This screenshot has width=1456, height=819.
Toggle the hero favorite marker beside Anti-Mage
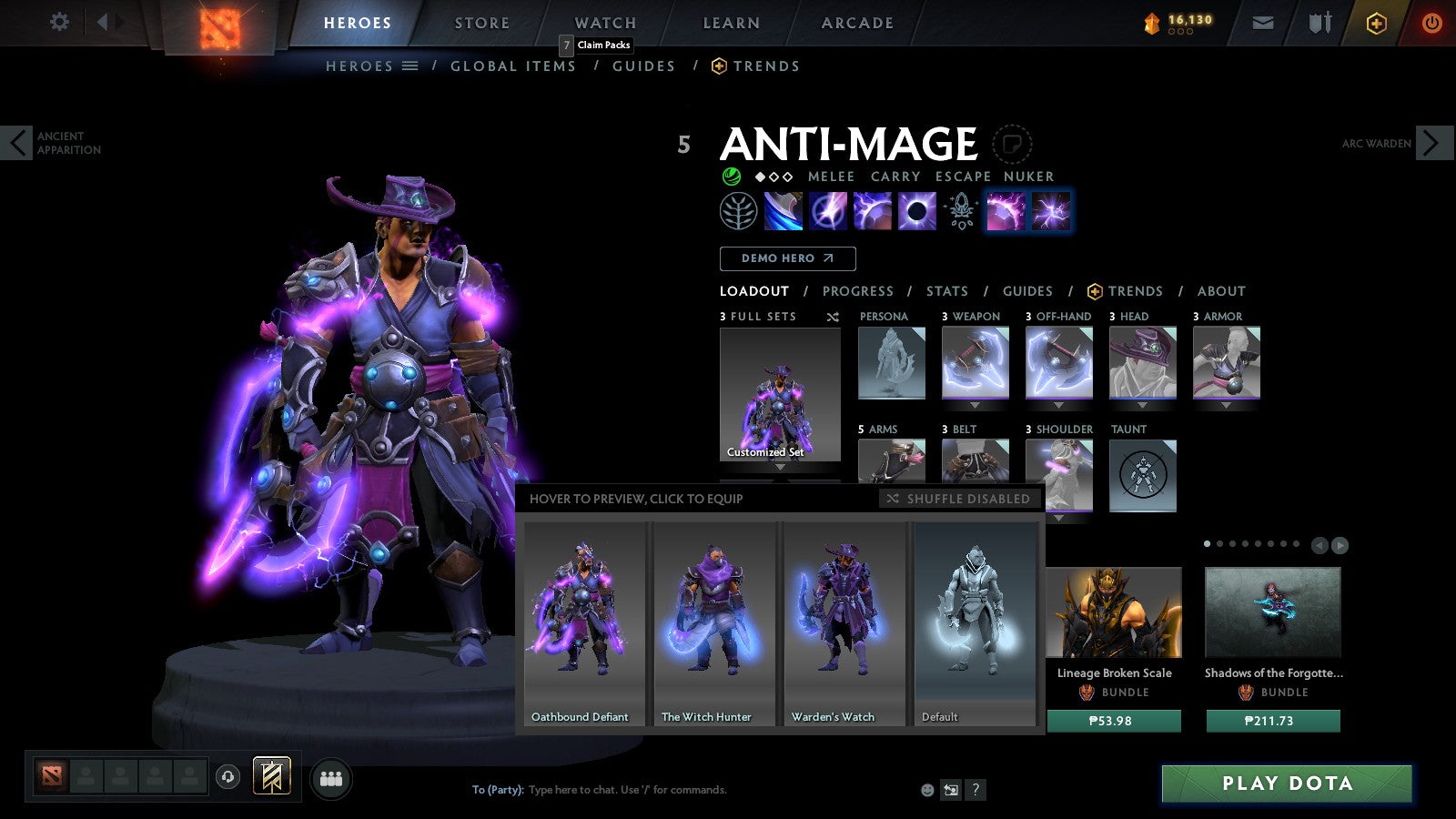tap(1013, 144)
